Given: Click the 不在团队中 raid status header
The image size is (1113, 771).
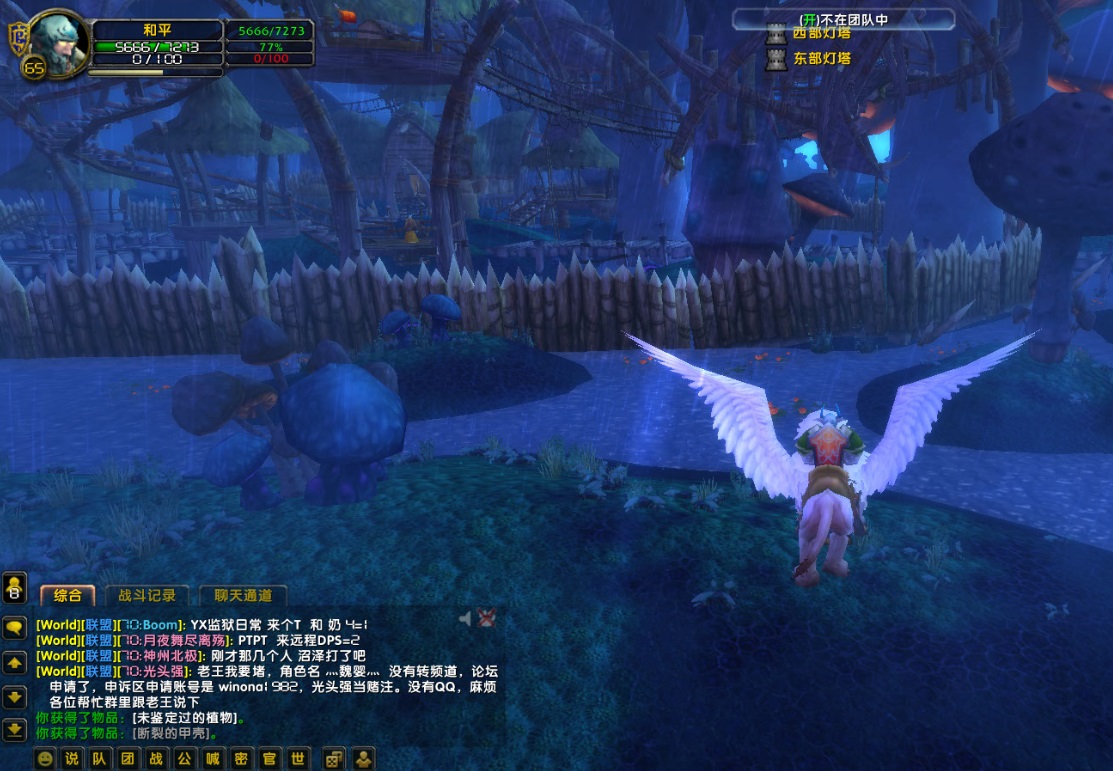Looking at the screenshot, I should [843, 19].
